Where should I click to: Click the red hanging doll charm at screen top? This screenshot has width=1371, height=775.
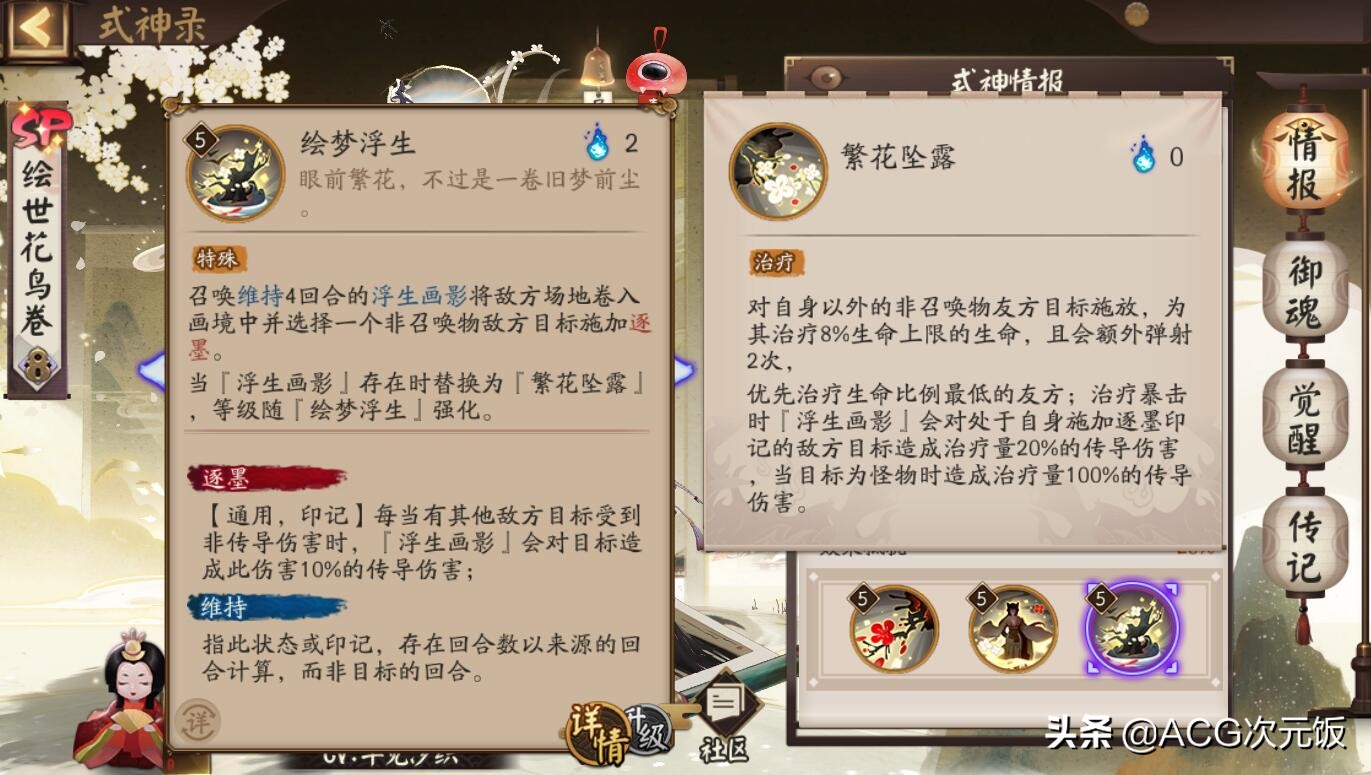pos(654,70)
